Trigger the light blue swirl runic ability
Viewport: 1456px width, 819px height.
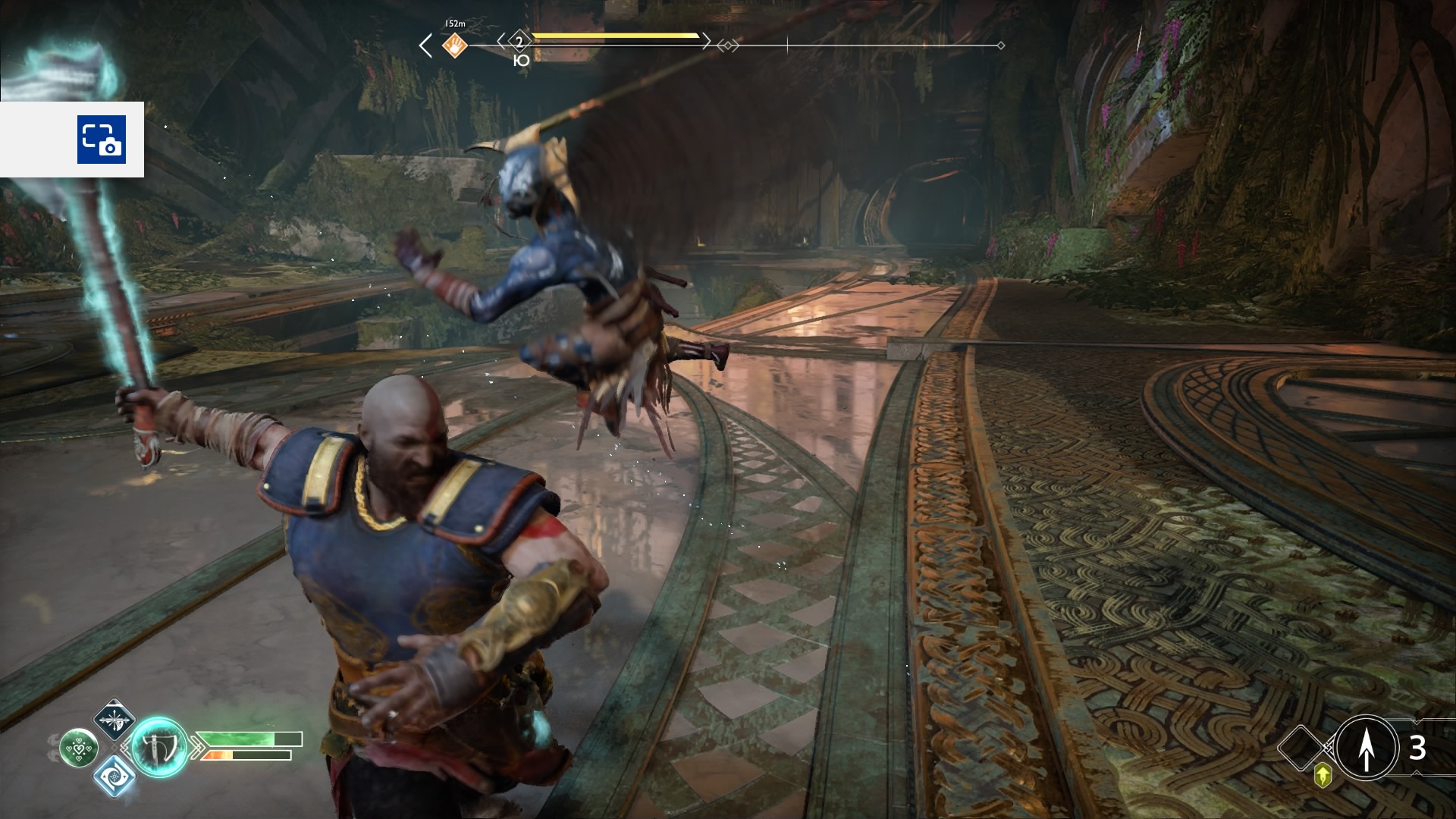pos(114,776)
